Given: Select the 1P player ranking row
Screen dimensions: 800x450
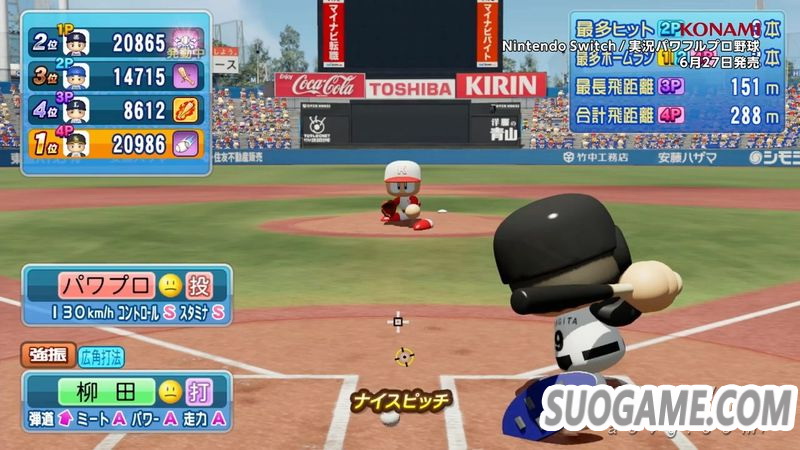Looking at the screenshot, I should [x=115, y=42].
